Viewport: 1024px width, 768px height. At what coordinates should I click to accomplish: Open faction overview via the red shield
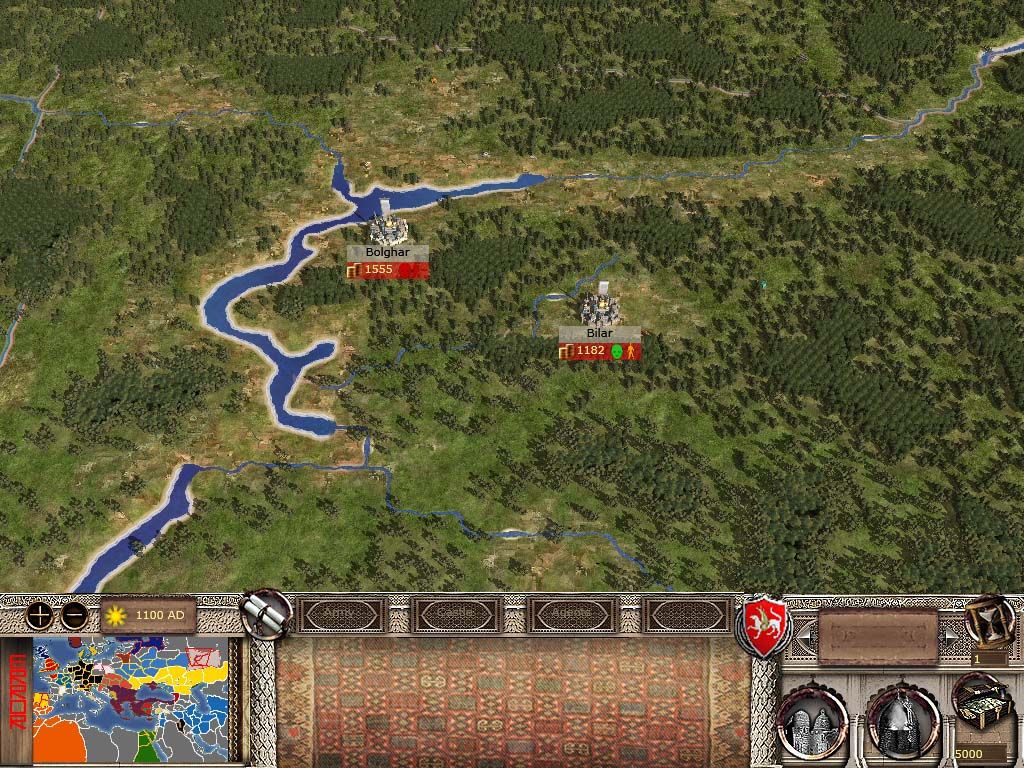763,627
